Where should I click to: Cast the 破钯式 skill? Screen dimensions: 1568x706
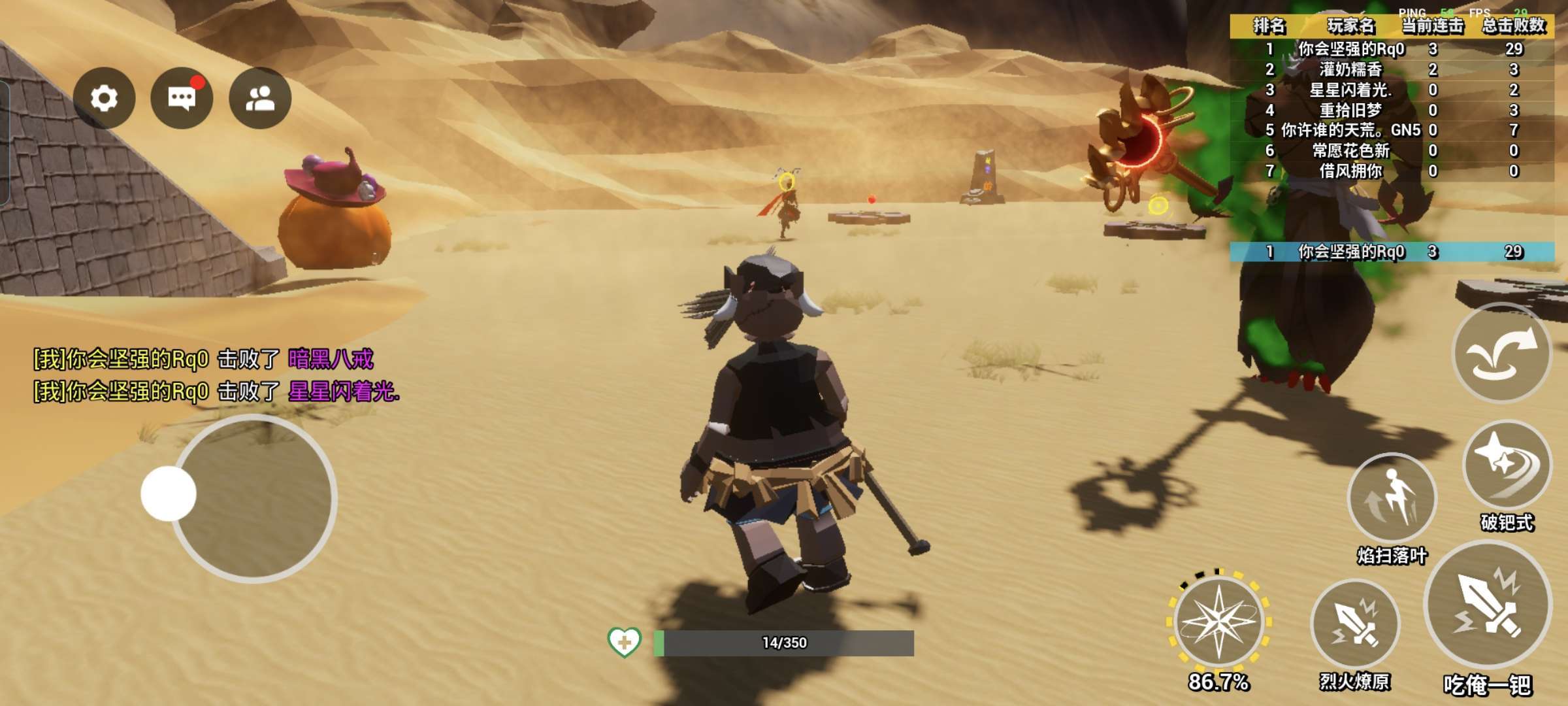1507,465
